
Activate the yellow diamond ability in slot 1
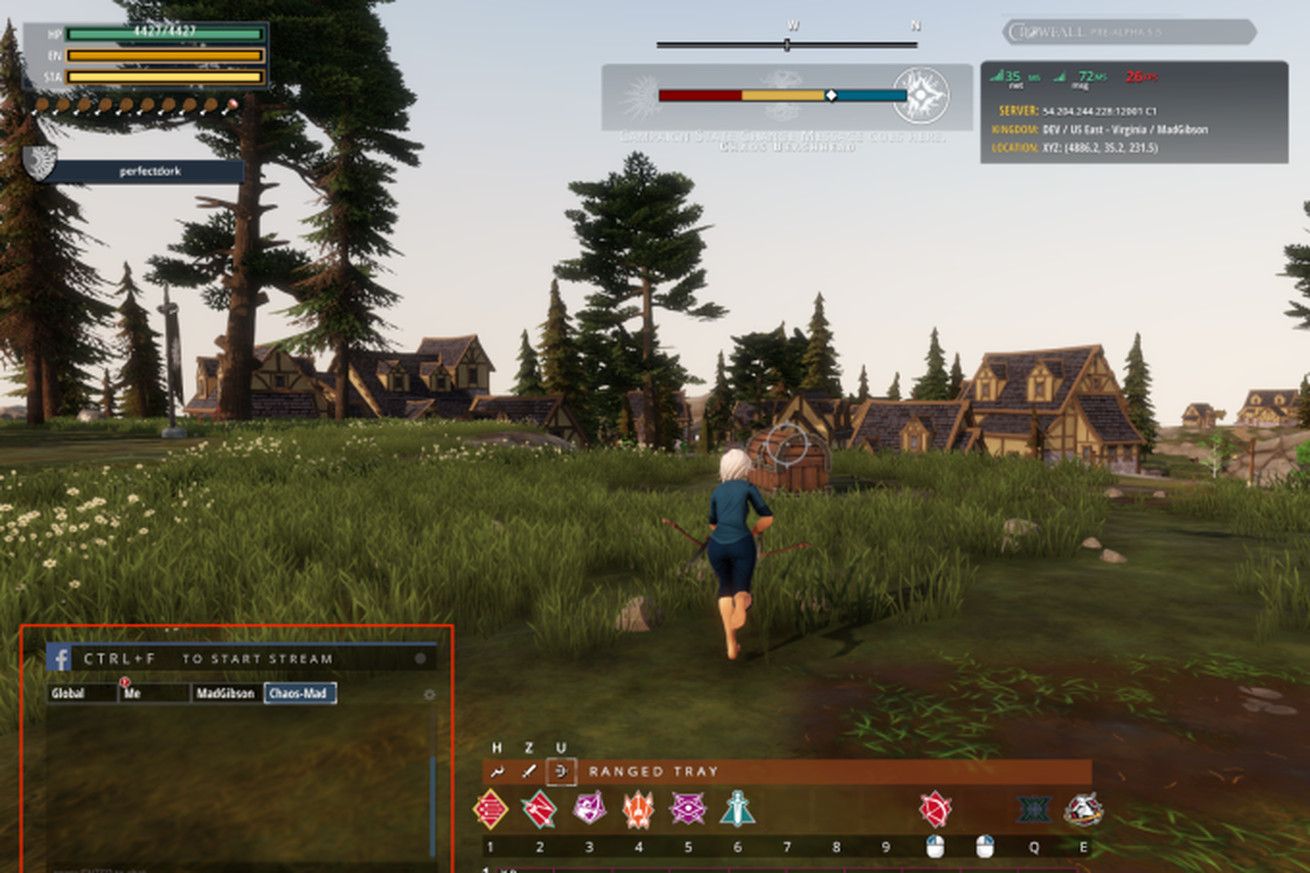pyautogui.click(x=490, y=809)
